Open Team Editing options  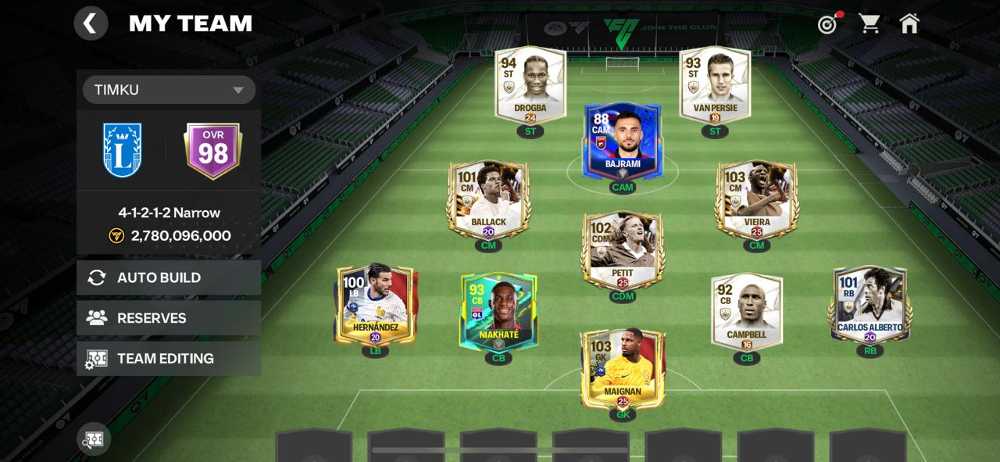pyautogui.click(x=168, y=358)
